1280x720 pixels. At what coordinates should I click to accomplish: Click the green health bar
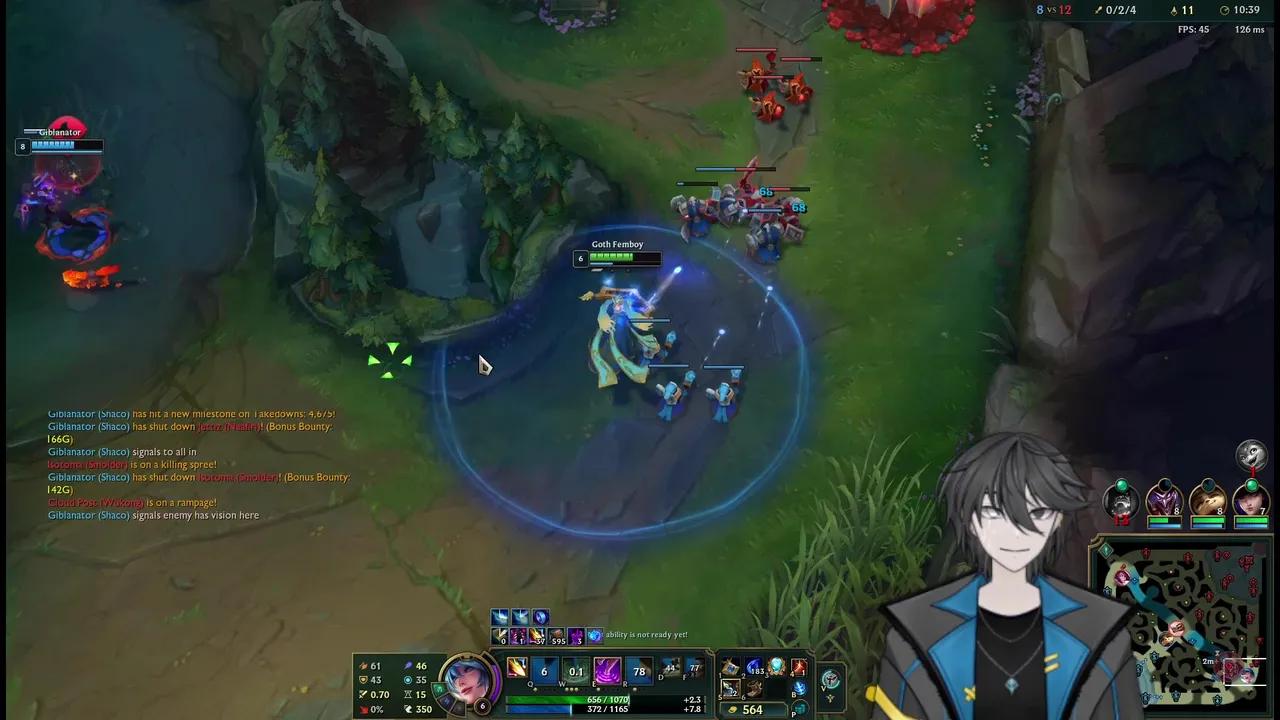pyautogui.click(x=560, y=699)
